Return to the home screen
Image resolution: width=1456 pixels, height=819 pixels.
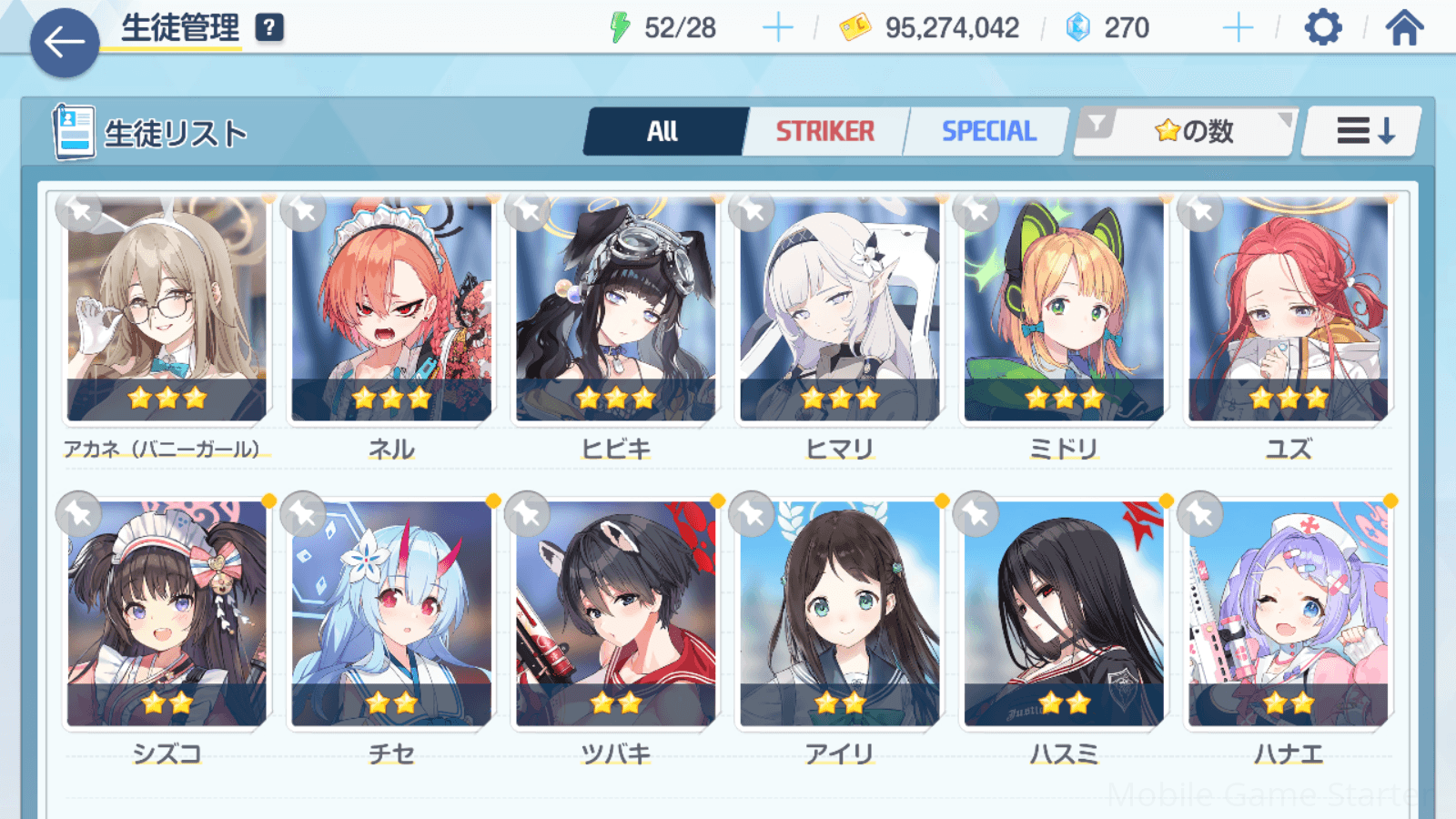tap(1404, 28)
